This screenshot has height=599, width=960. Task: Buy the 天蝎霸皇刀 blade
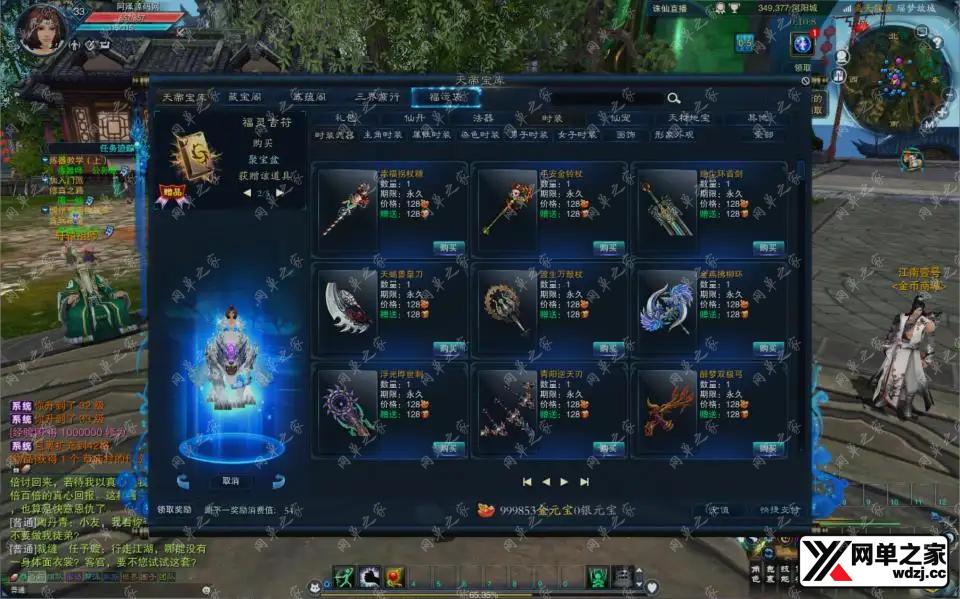point(449,348)
